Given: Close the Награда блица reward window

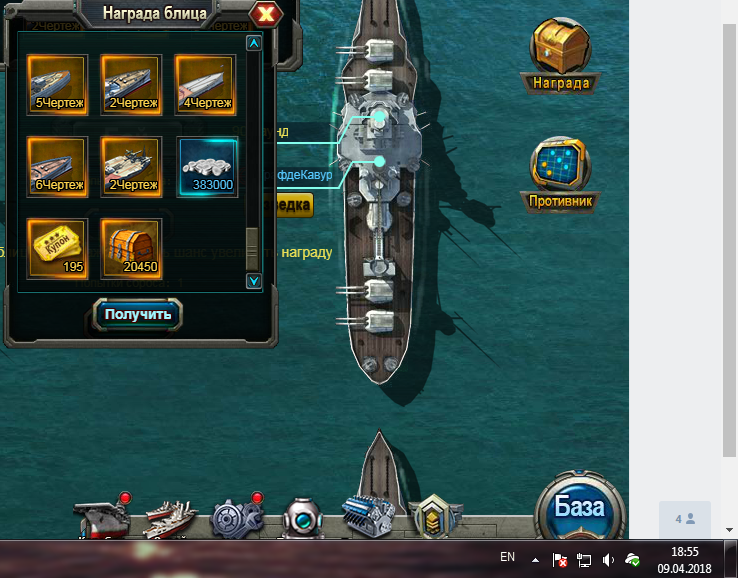Looking at the screenshot, I should pos(265,14).
